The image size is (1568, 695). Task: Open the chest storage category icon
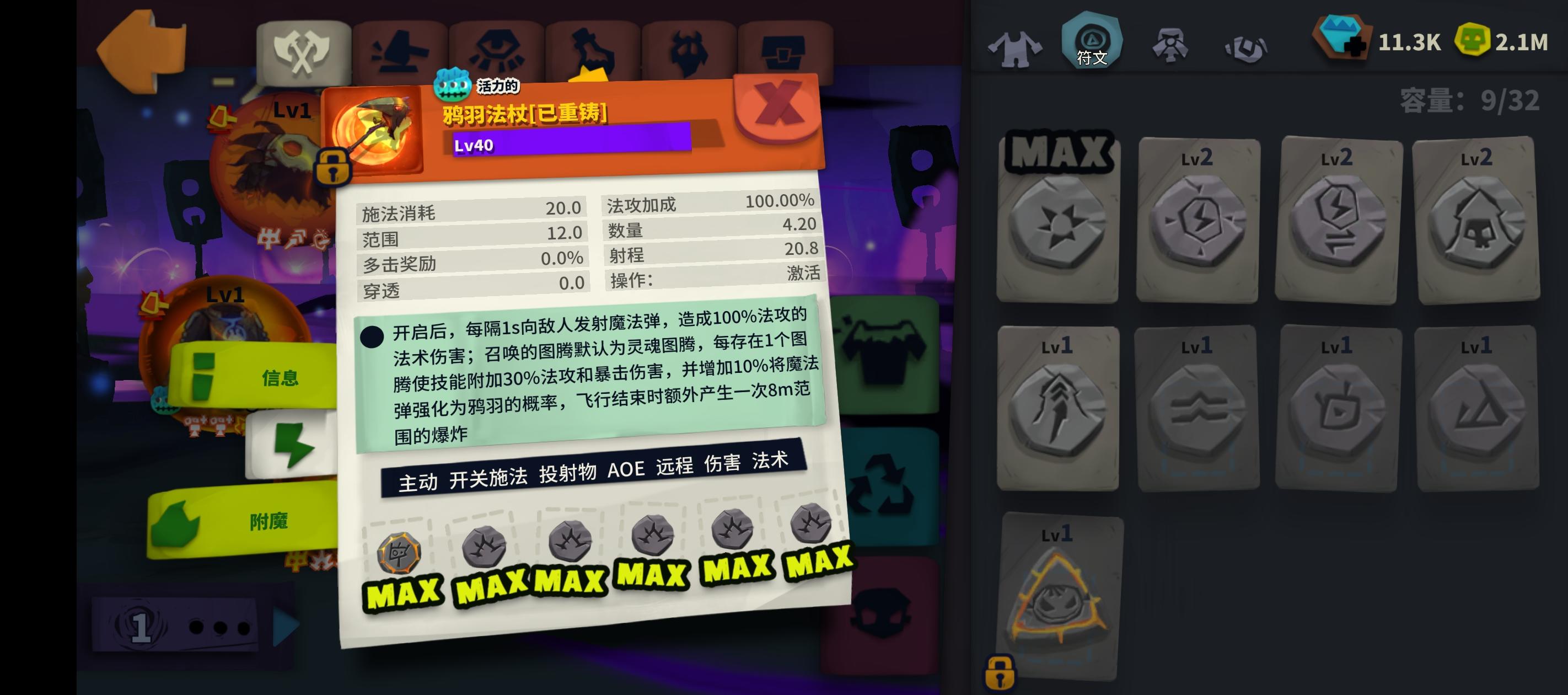coord(785,52)
